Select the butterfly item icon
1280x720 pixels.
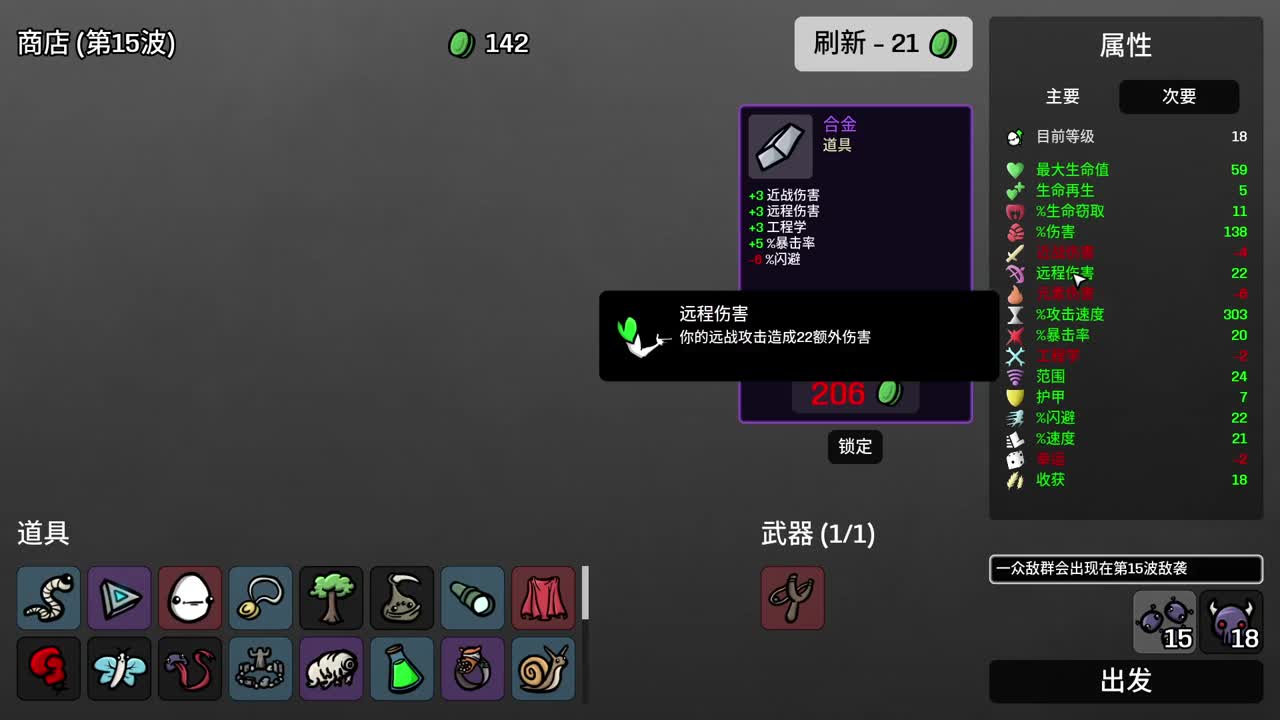coord(119,668)
